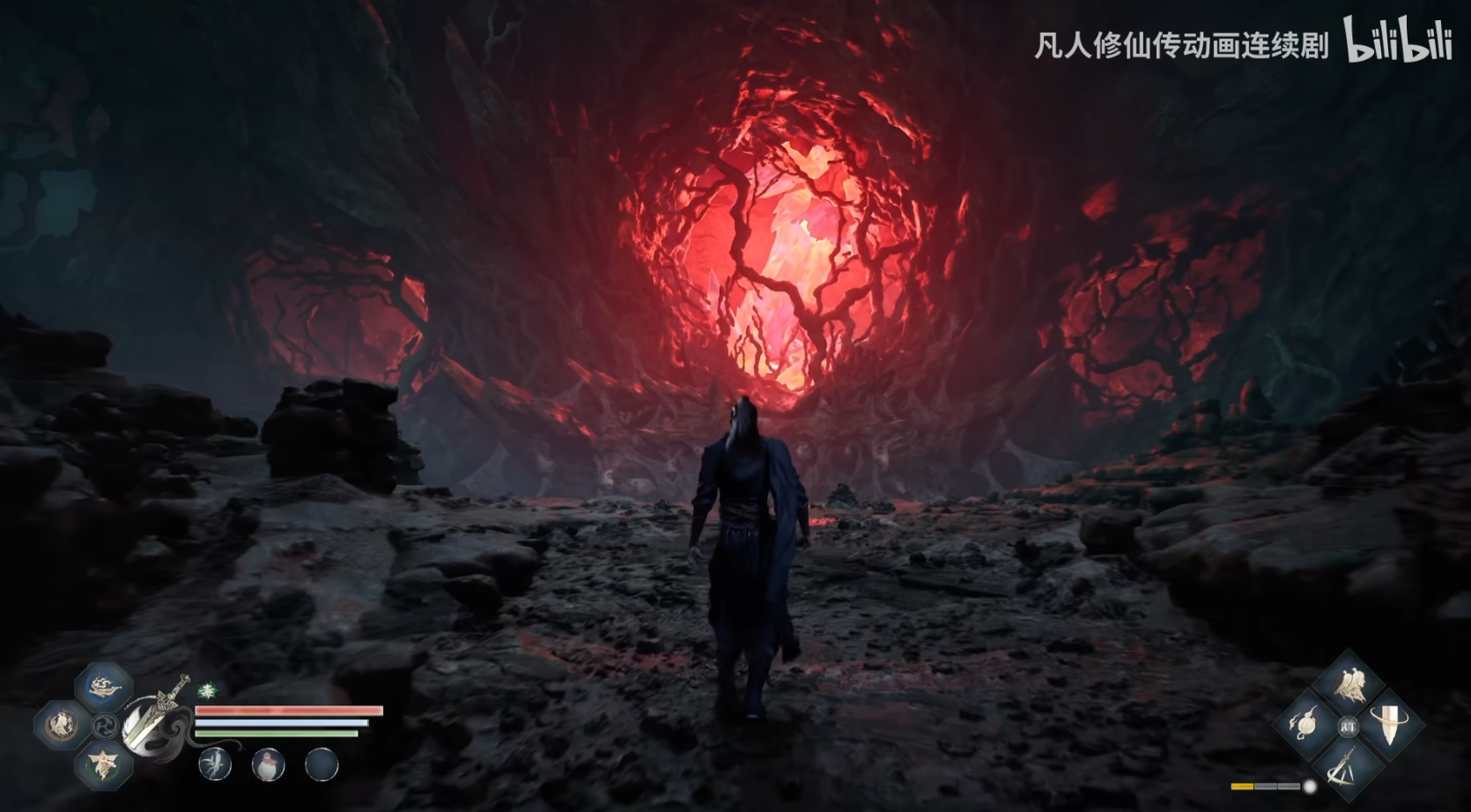
Task: Activate the twin-figures clone ability diamond
Action: (1348, 685)
